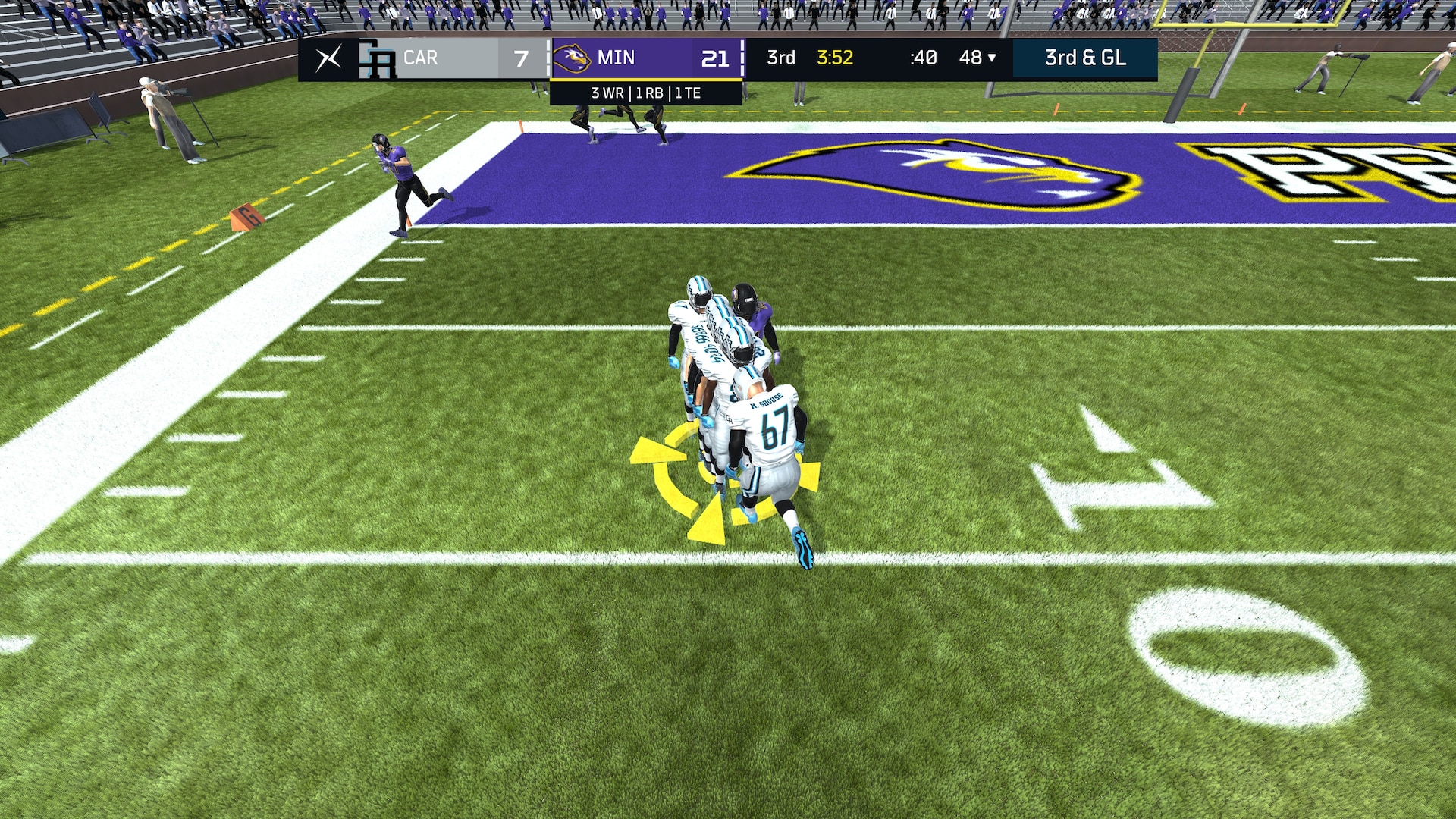Select the CAR team logo
The width and height of the screenshot is (1456, 819).
[377, 60]
